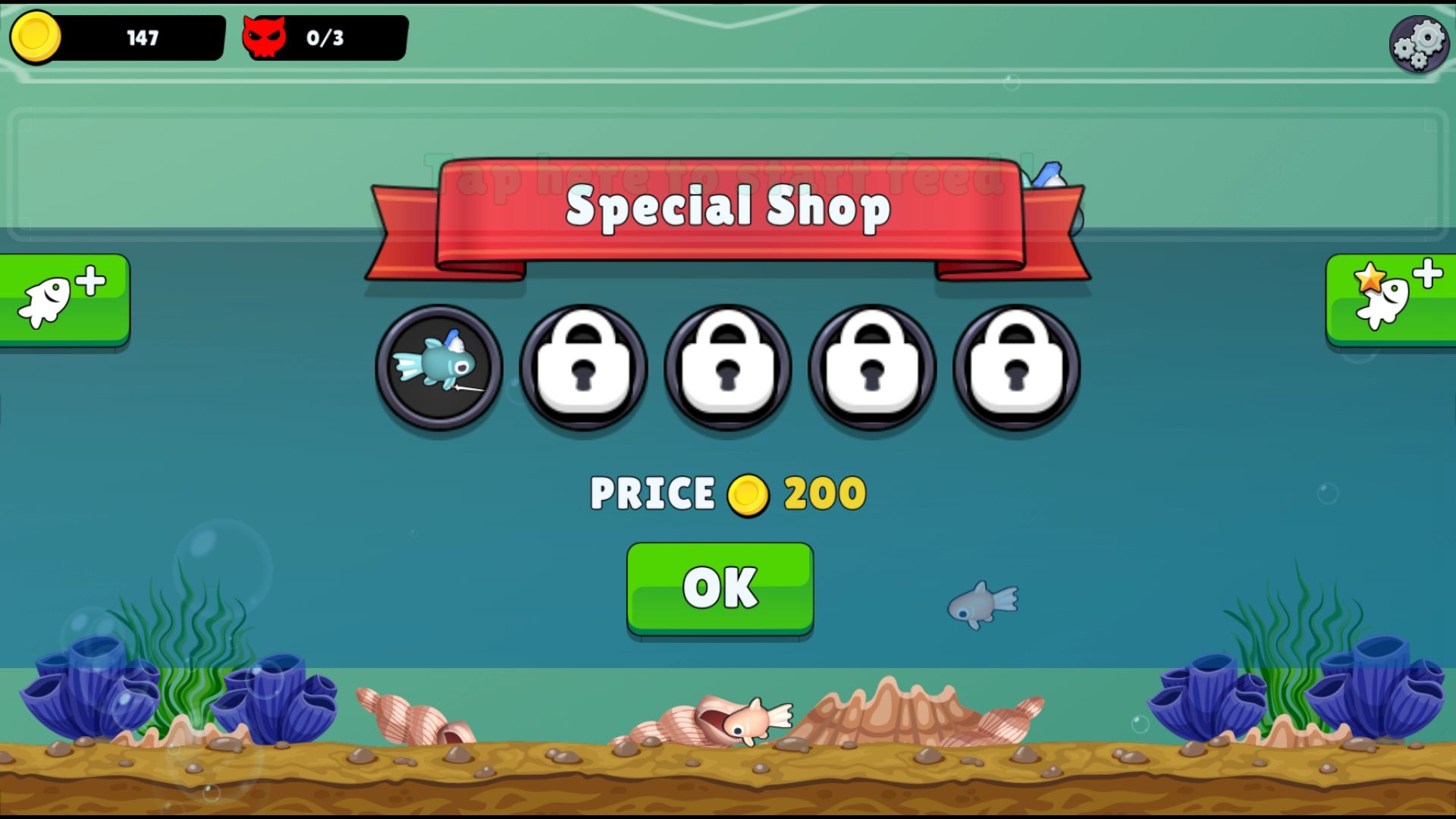Image resolution: width=1456 pixels, height=819 pixels.
Task: Open the settings gears
Action: (x=1420, y=43)
